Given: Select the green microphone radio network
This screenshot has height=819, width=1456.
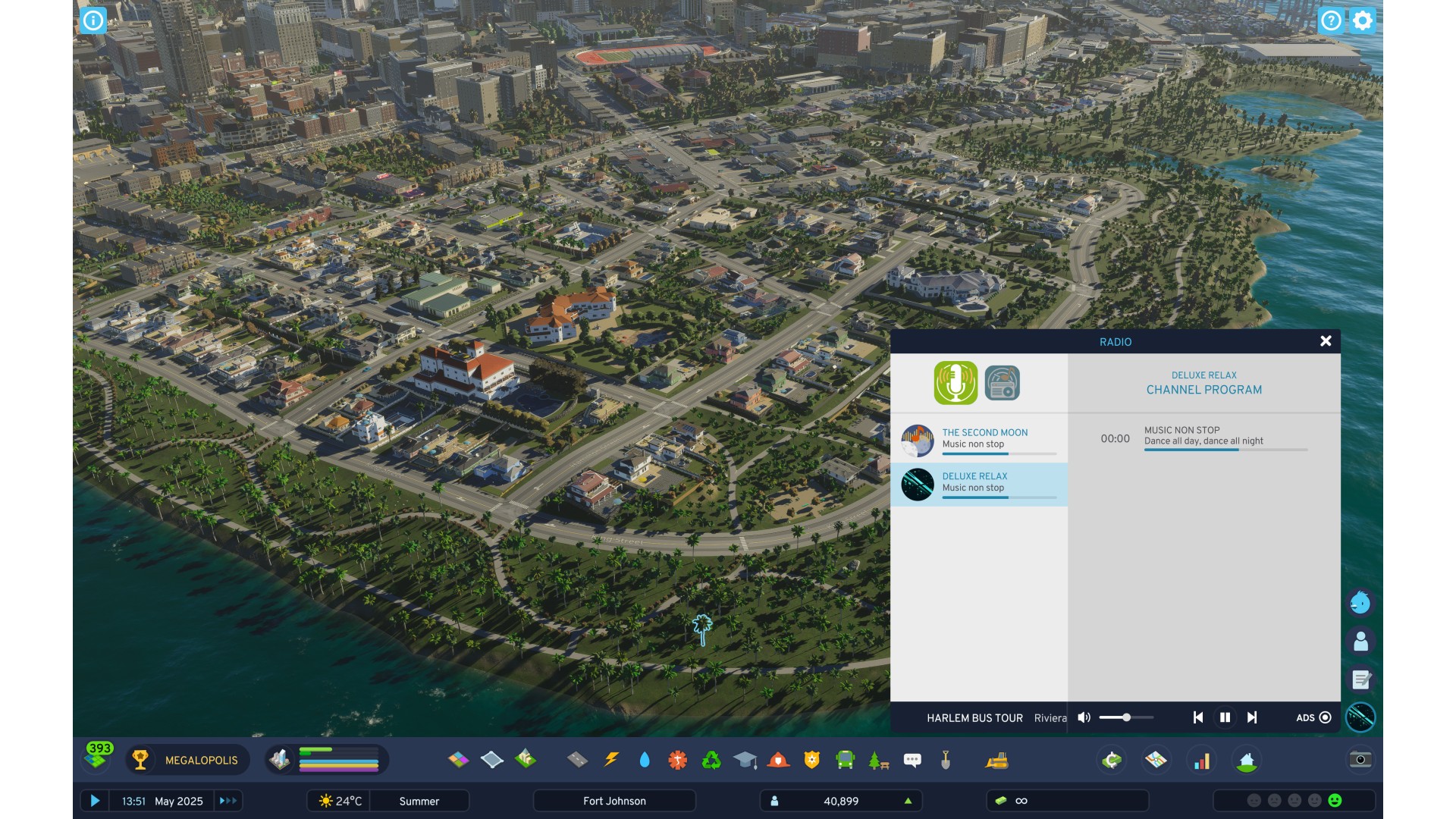Looking at the screenshot, I should [x=955, y=382].
